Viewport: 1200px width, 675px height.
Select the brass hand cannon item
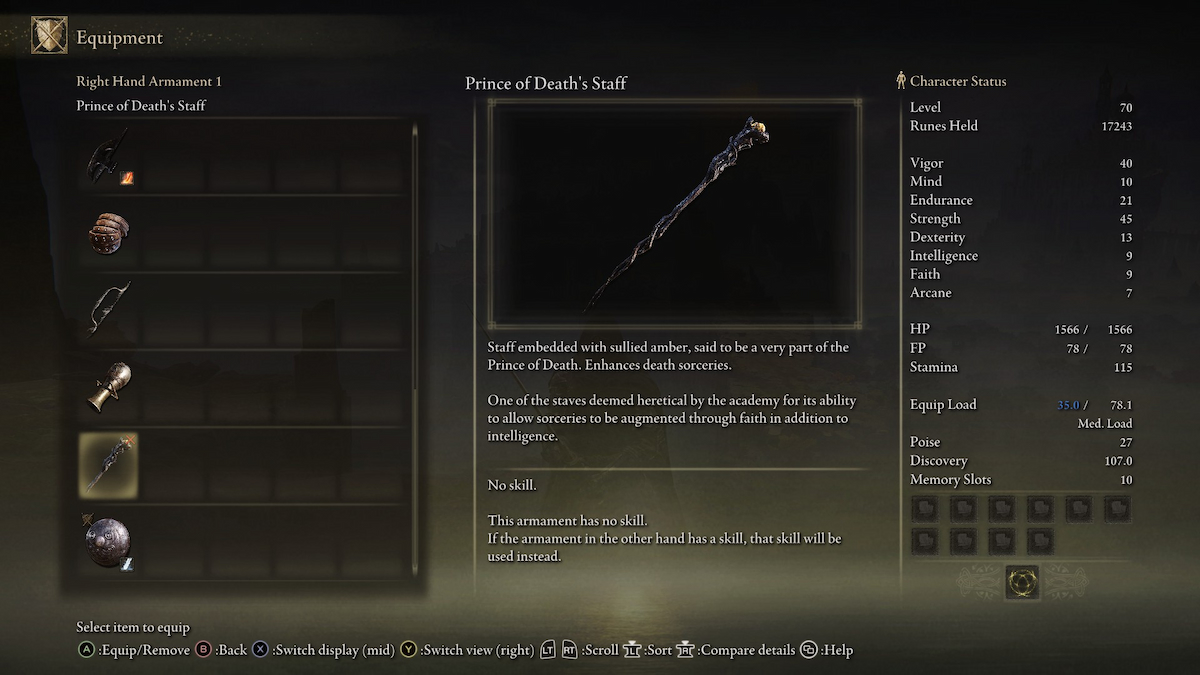point(108,387)
